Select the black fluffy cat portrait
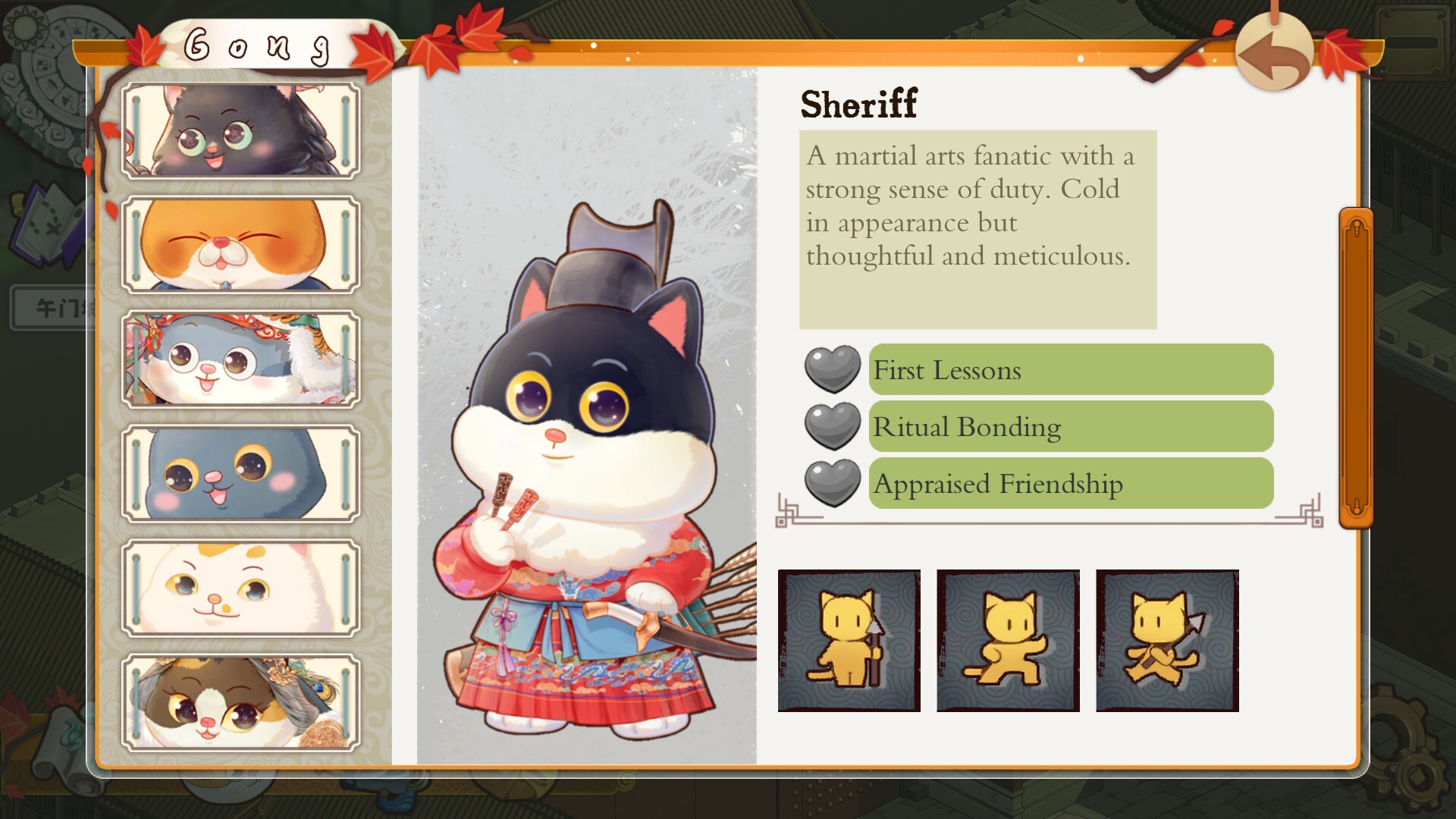 coord(240,131)
